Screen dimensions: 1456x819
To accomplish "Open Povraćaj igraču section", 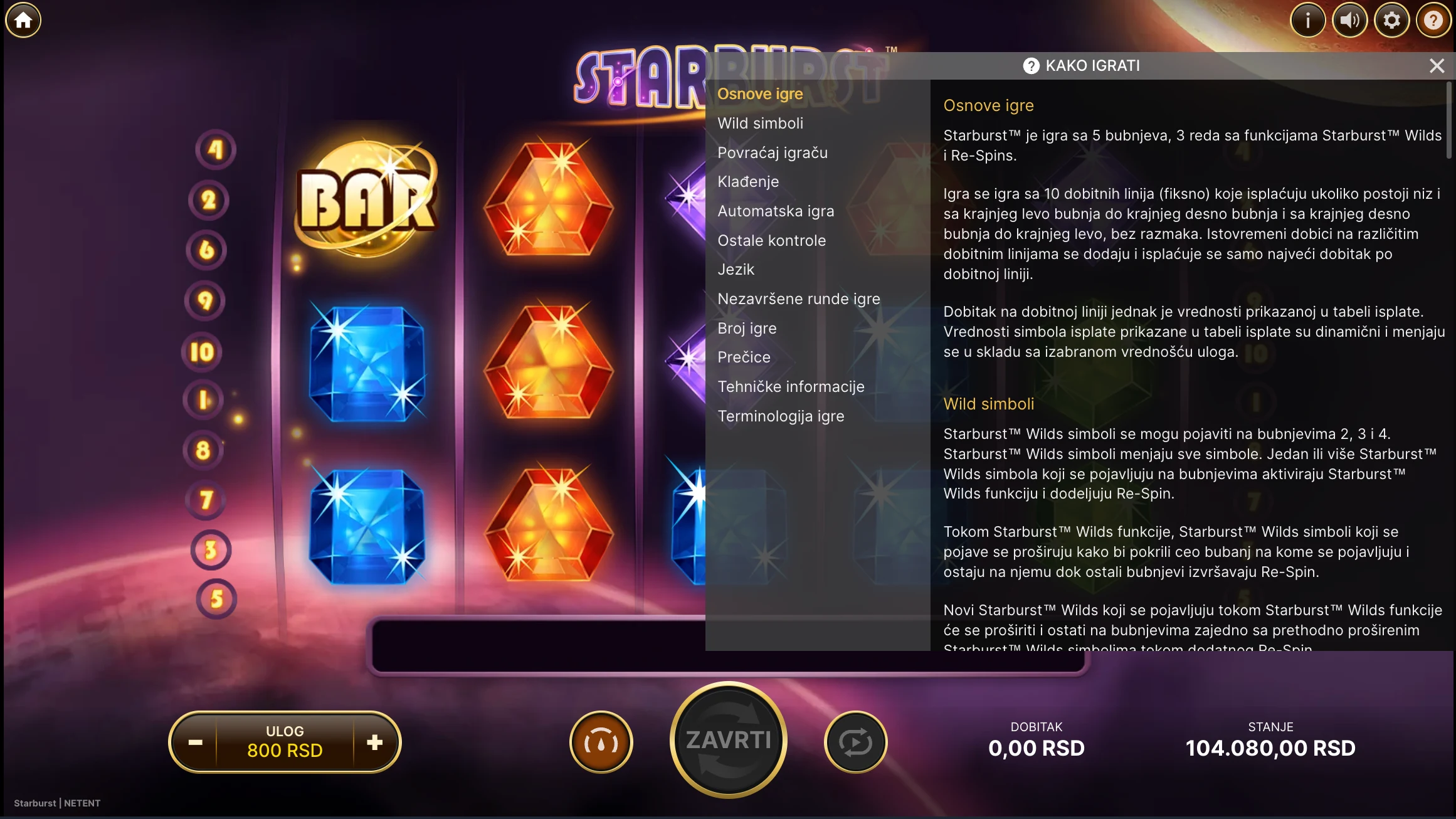I will click(x=773, y=153).
